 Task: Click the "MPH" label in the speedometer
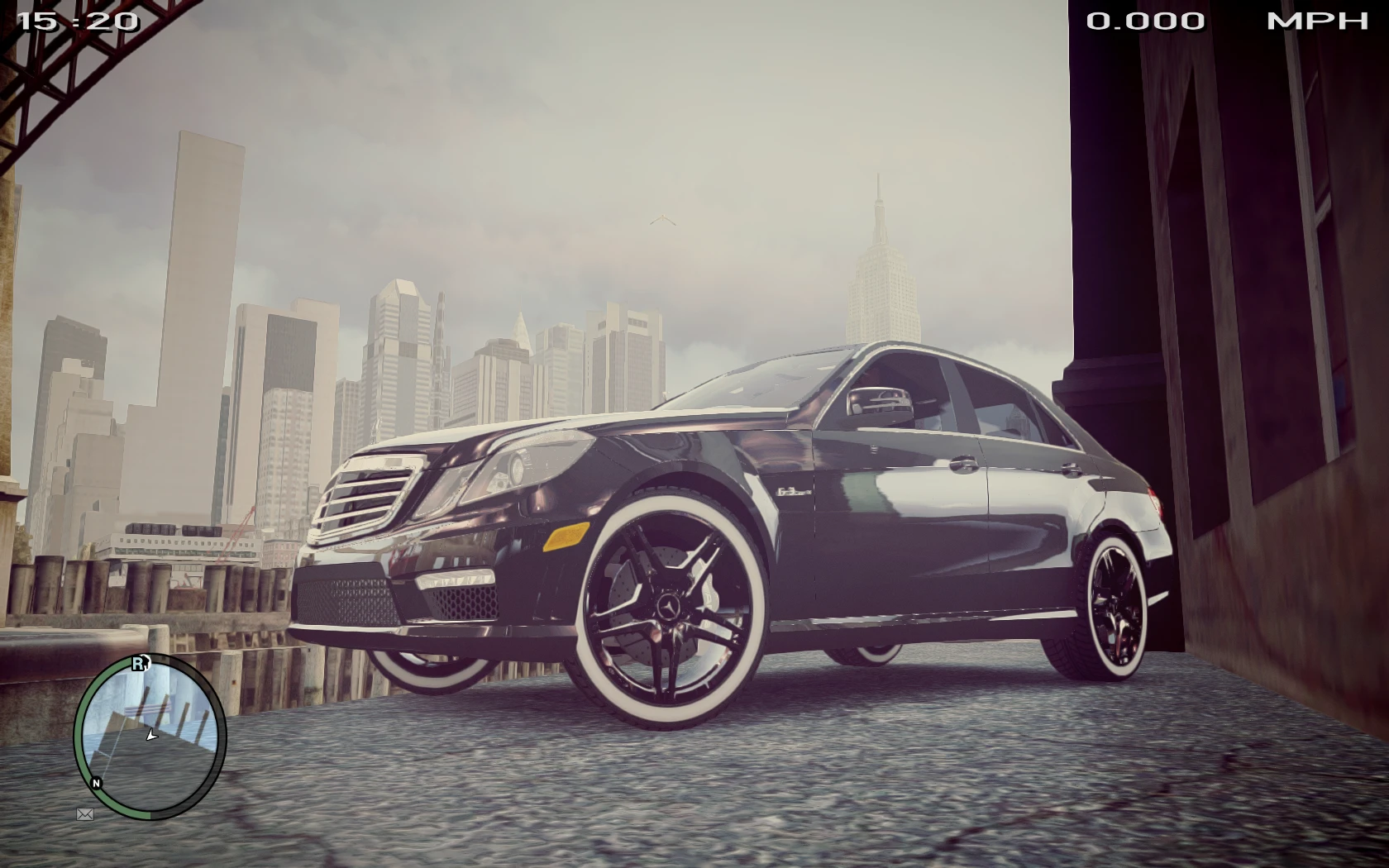(1316, 21)
